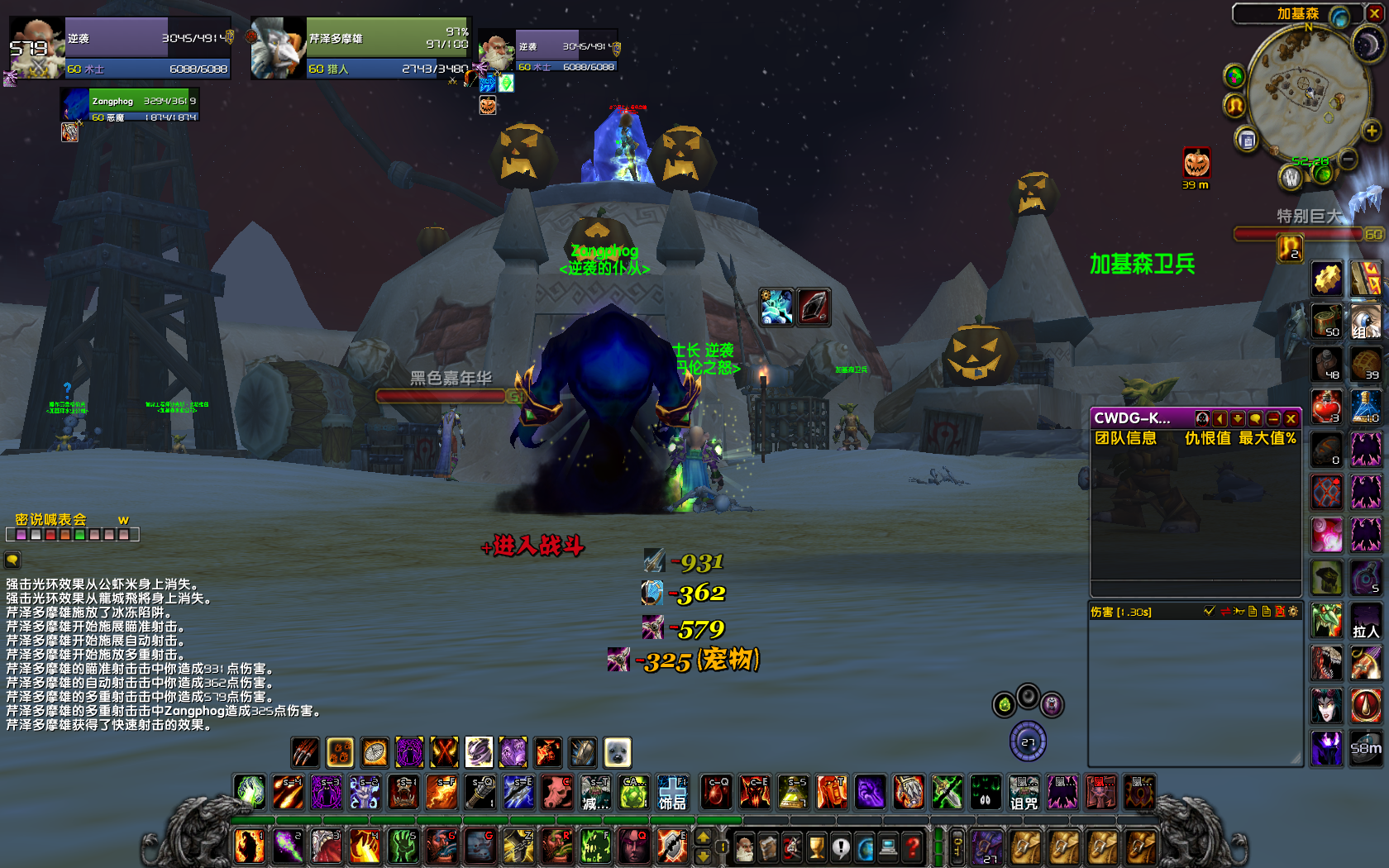Open the red question mark help menu

click(913, 847)
